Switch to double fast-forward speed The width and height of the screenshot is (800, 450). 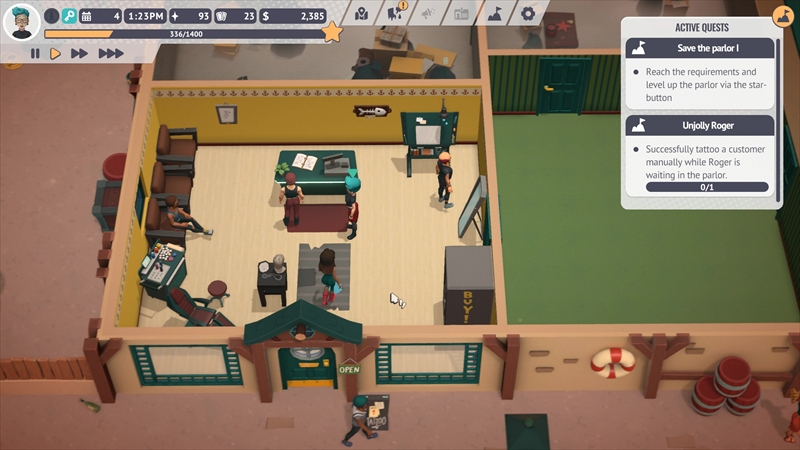80,54
